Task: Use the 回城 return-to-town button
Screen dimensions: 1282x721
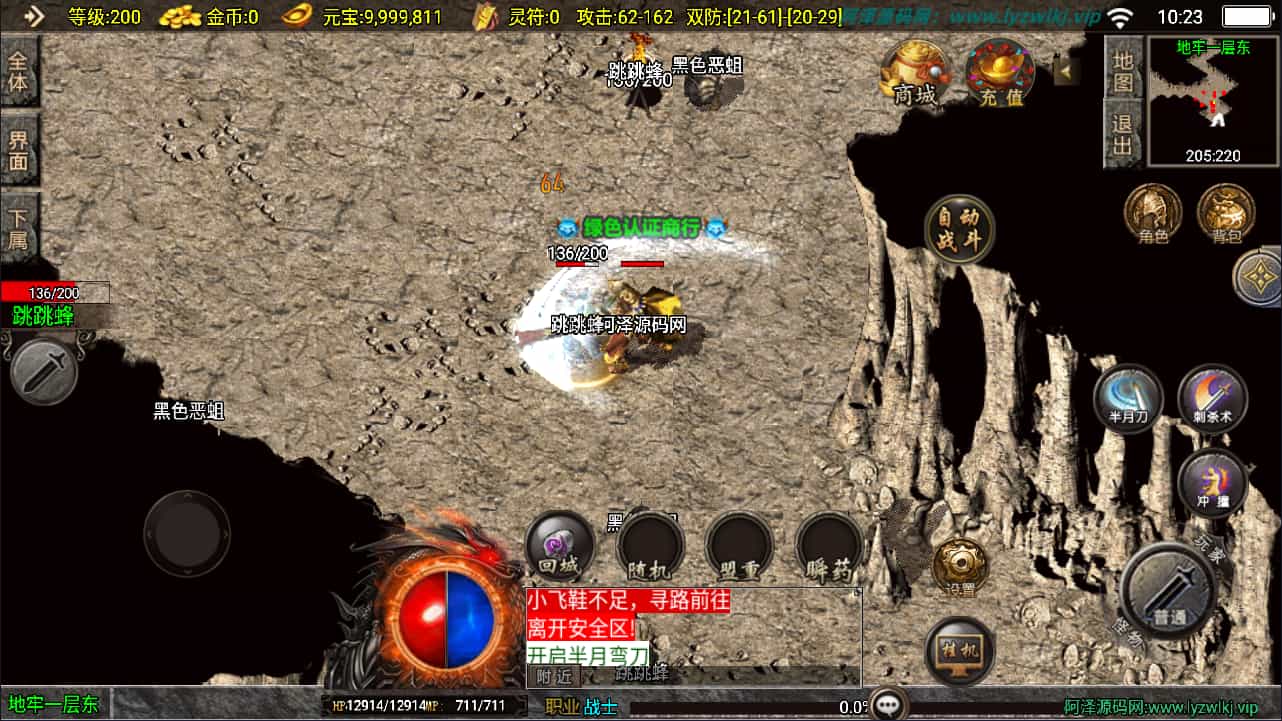Action: (559, 545)
